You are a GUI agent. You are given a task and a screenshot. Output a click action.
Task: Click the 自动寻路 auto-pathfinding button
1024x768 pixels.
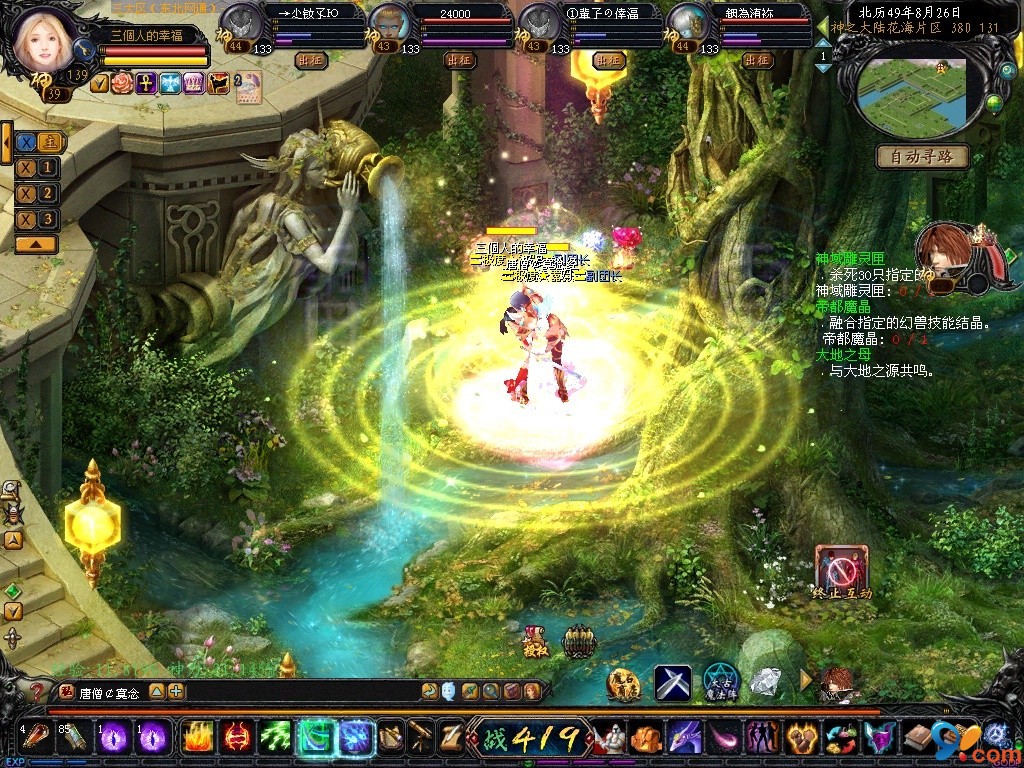point(922,156)
